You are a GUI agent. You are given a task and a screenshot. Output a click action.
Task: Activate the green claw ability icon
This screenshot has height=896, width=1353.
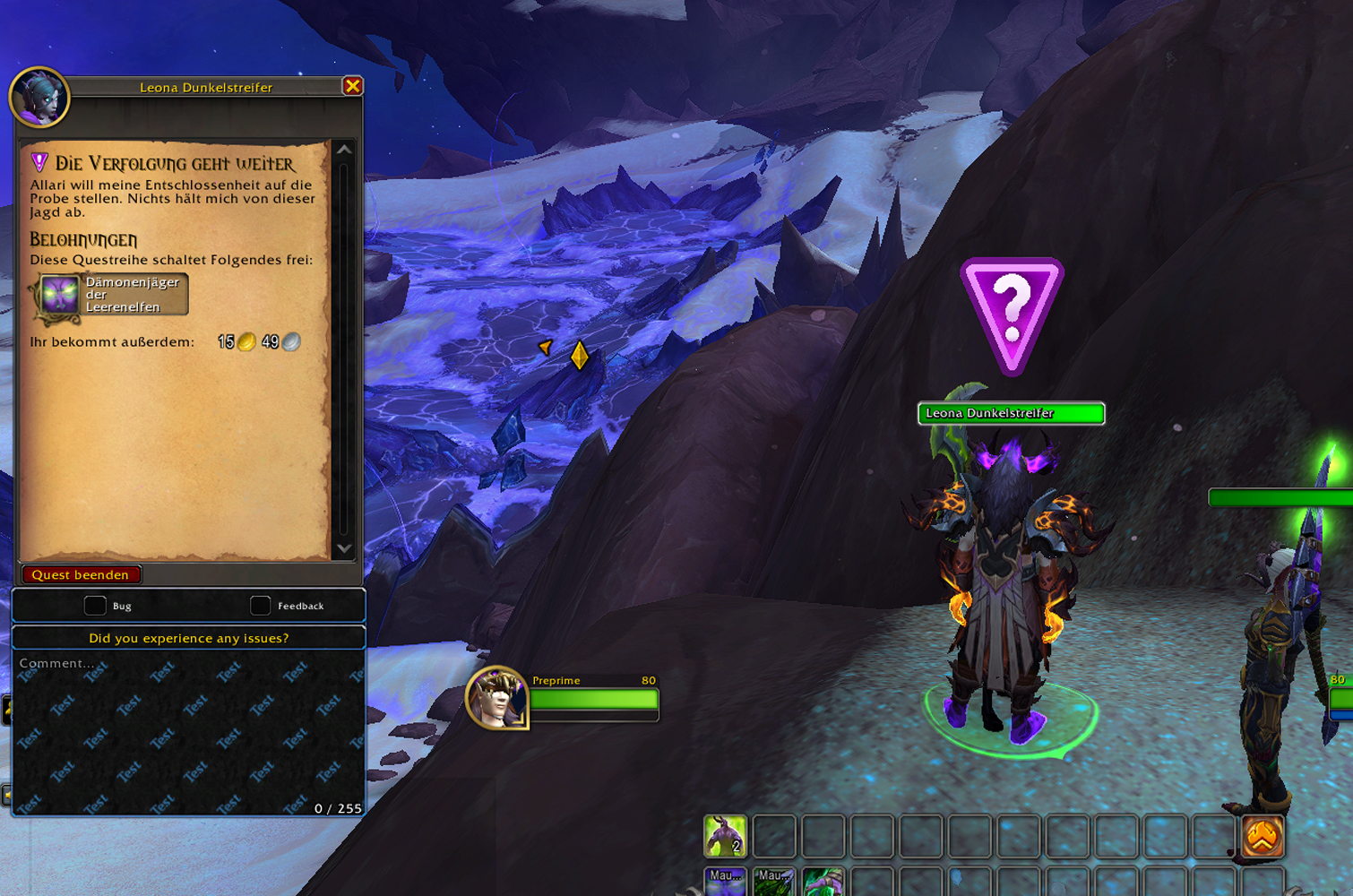tap(822, 881)
